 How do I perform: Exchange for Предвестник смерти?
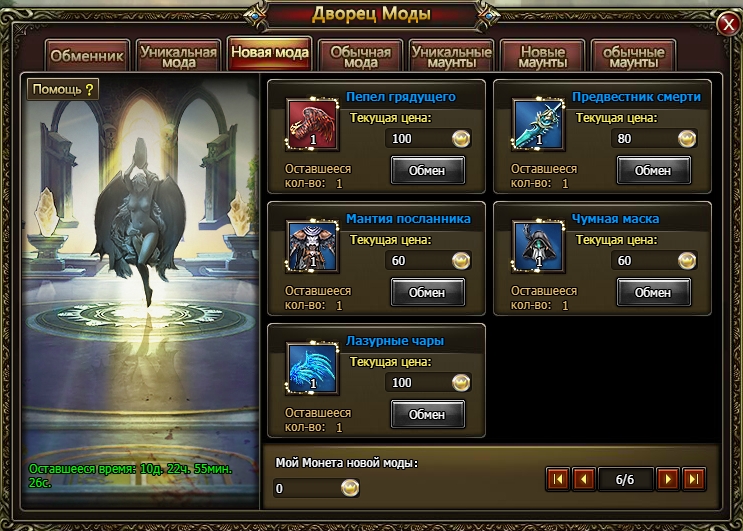click(653, 170)
